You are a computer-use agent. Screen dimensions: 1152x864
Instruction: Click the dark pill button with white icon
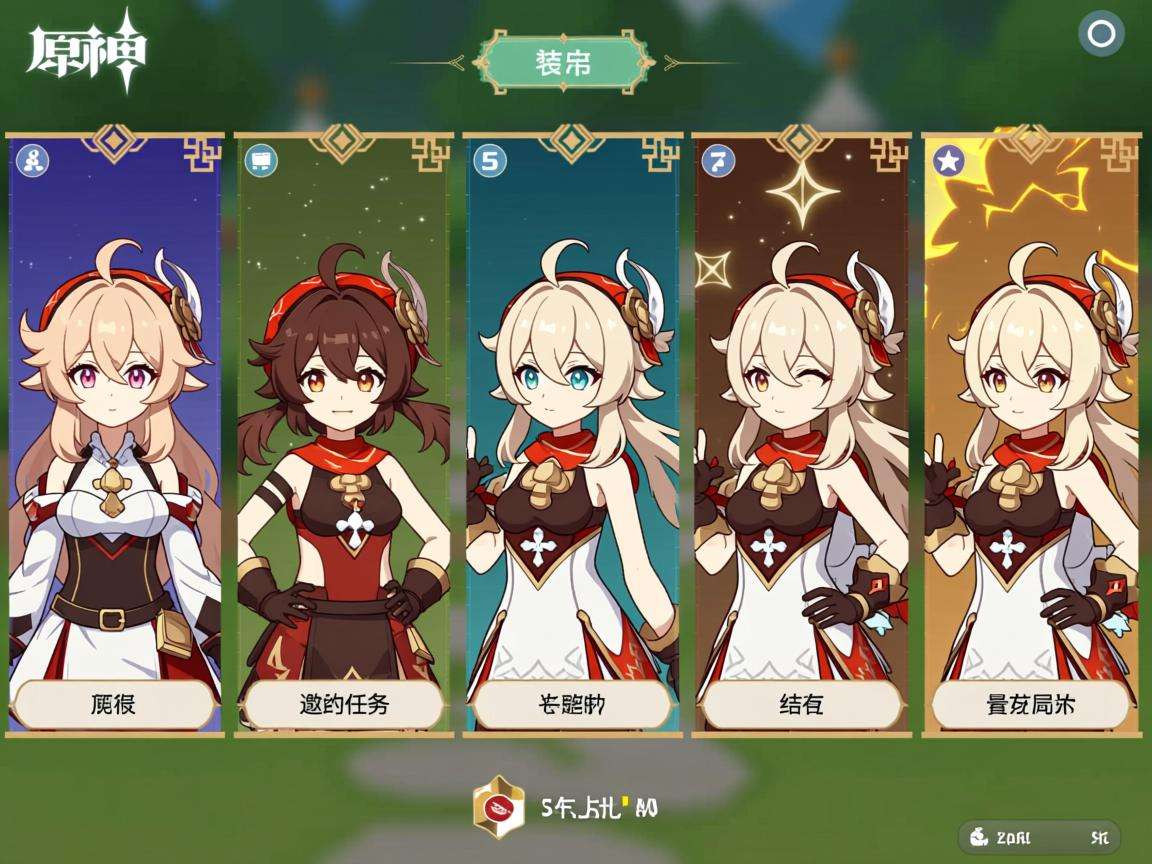(1039, 837)
